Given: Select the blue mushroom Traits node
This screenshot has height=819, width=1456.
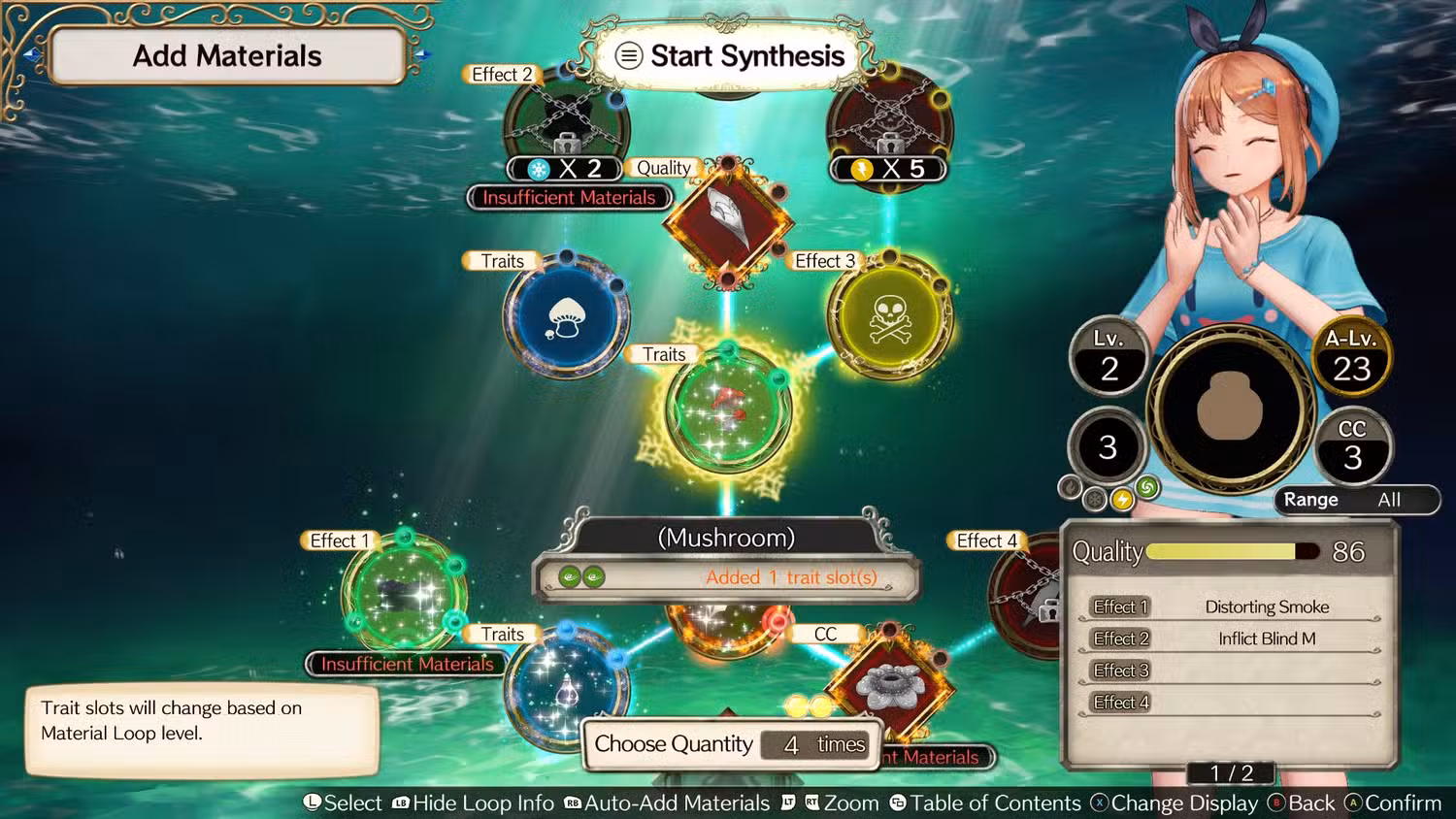Looking at the screenshot, I should click(567, 316).
